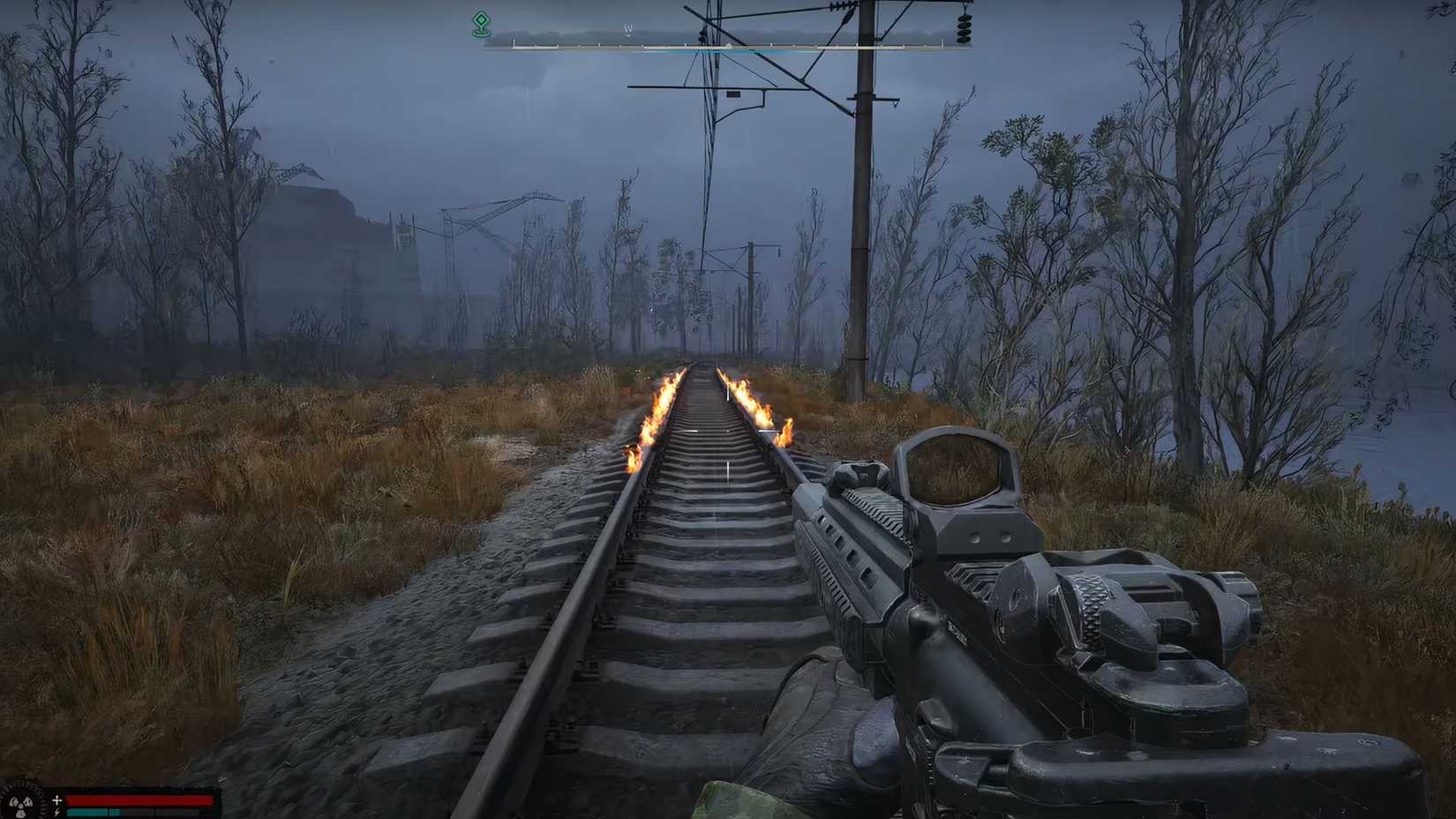Select the small radiation icon below the dial
The image size is (1456, 819).
20,813
